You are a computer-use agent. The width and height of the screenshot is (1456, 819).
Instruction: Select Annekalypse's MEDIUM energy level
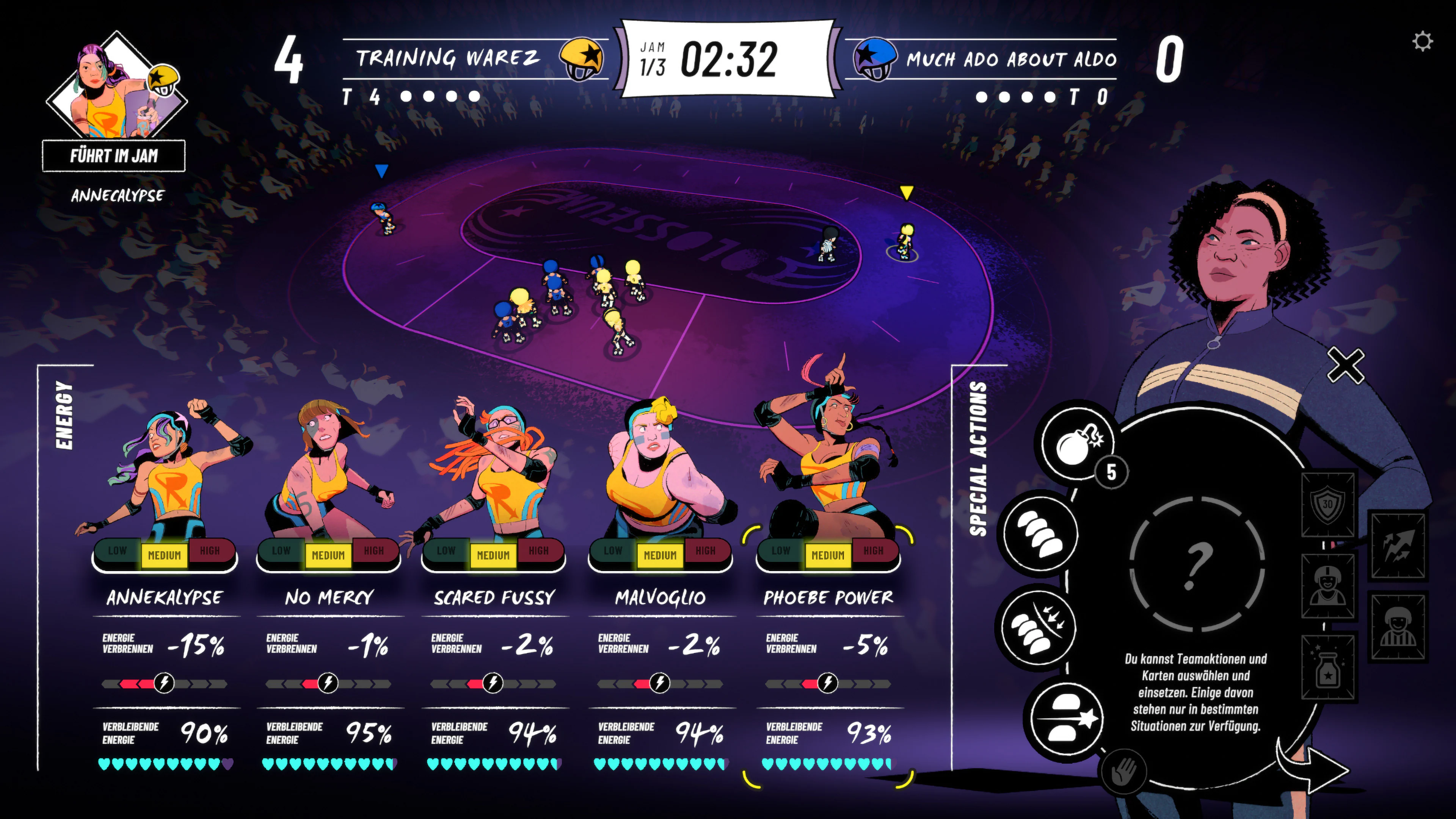tap(164, 555)
